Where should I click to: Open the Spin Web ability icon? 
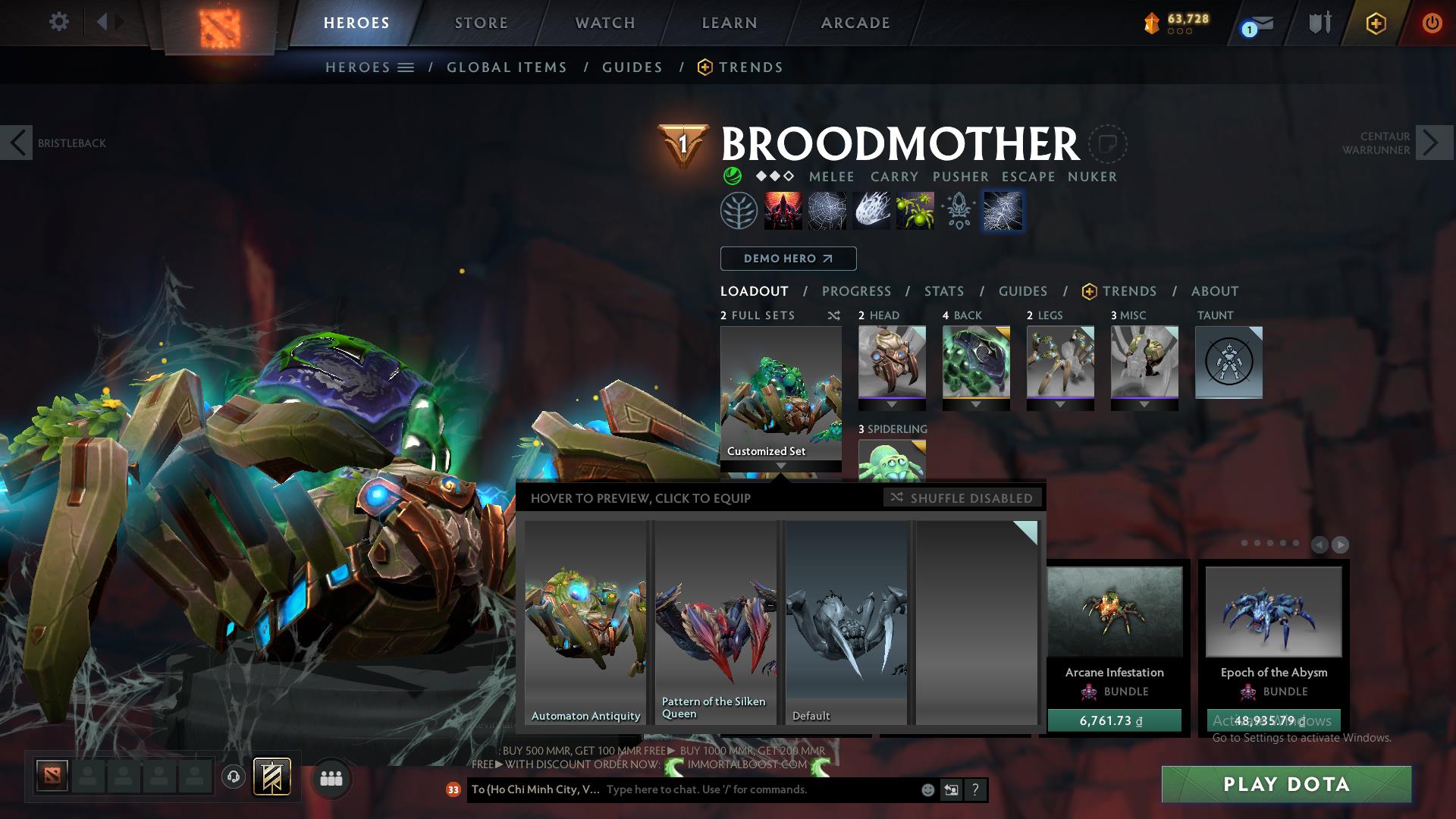[x=829, y=211]
